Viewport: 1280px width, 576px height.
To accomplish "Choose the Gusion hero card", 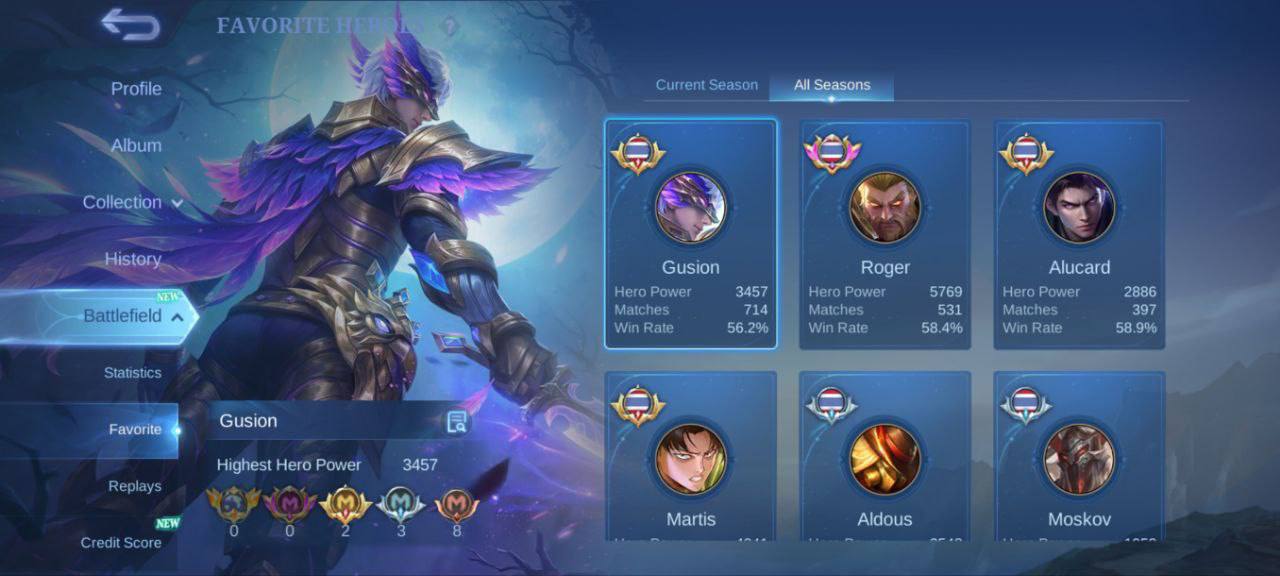I will [690, 234].
